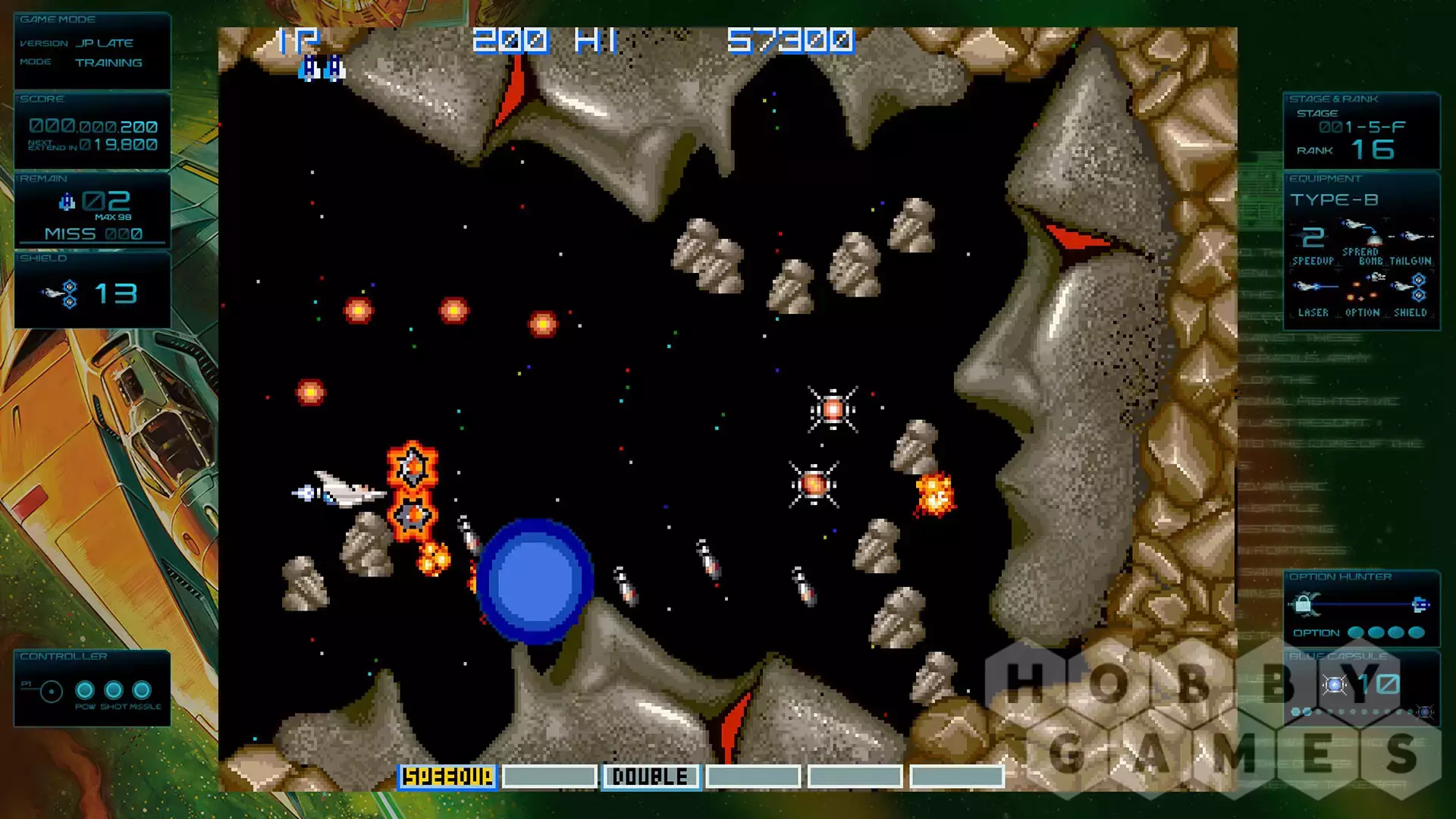Click the Speedup level equipment icon
Image resolution: width=1456 pixels, height=819 pixels.
coord(1313,237)
